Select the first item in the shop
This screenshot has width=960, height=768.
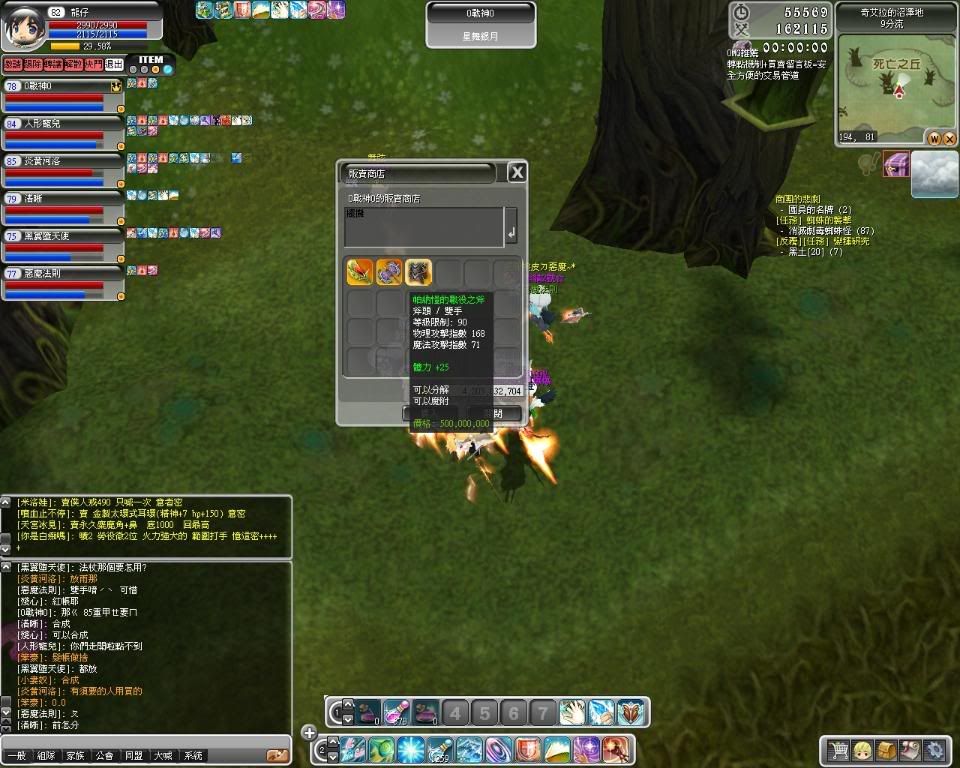click(360, 272)
